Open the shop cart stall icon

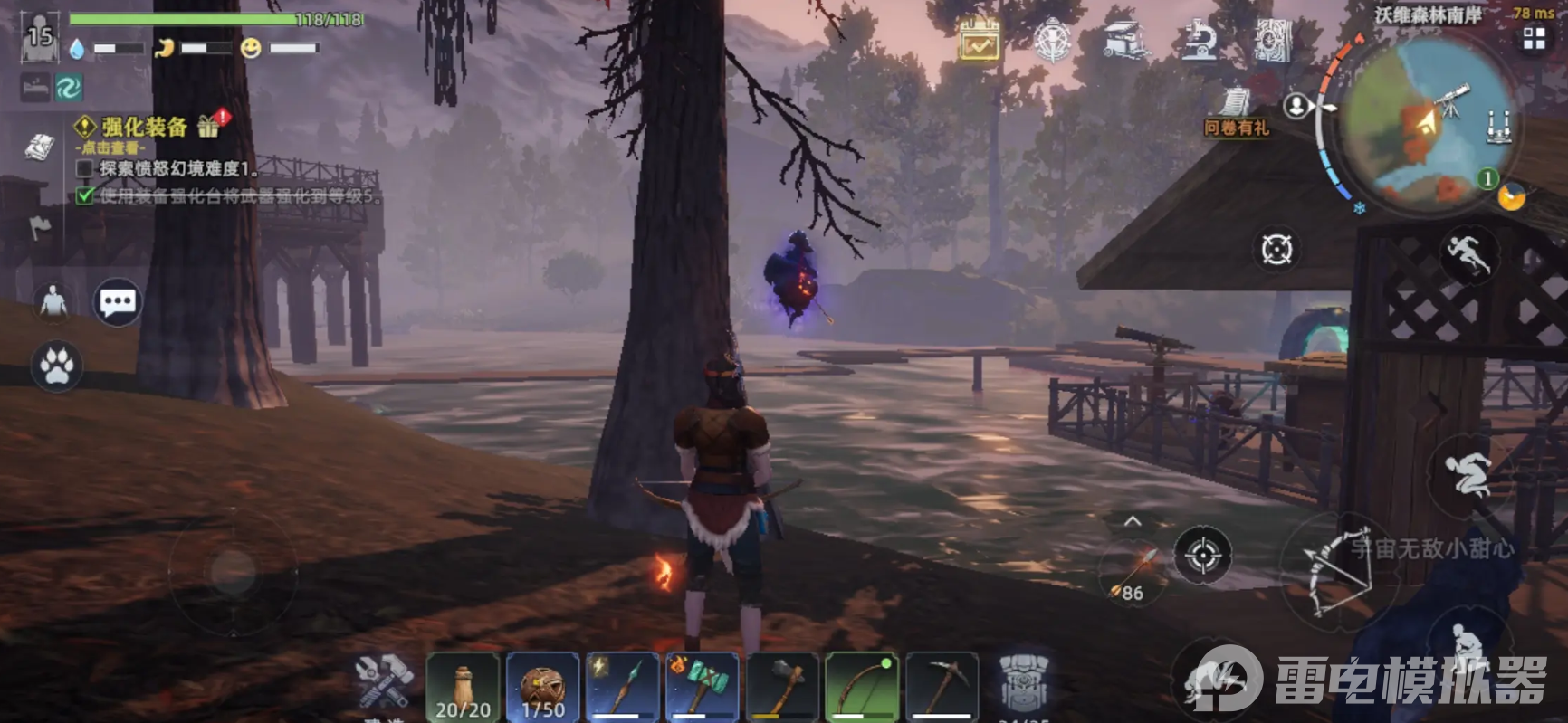click(x=1124, y=41)
